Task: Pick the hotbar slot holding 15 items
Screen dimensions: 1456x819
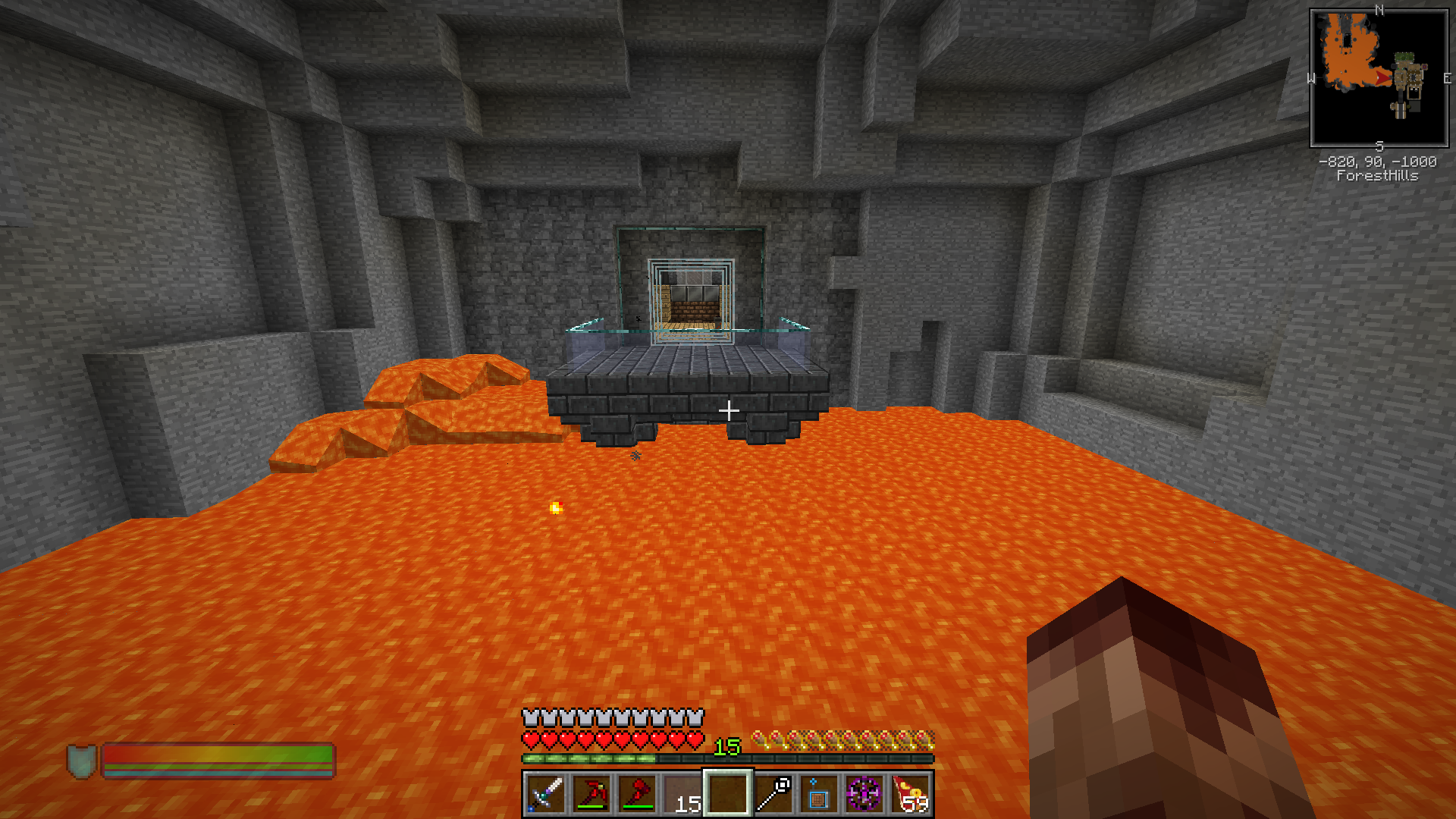Action: click(682, 793)
